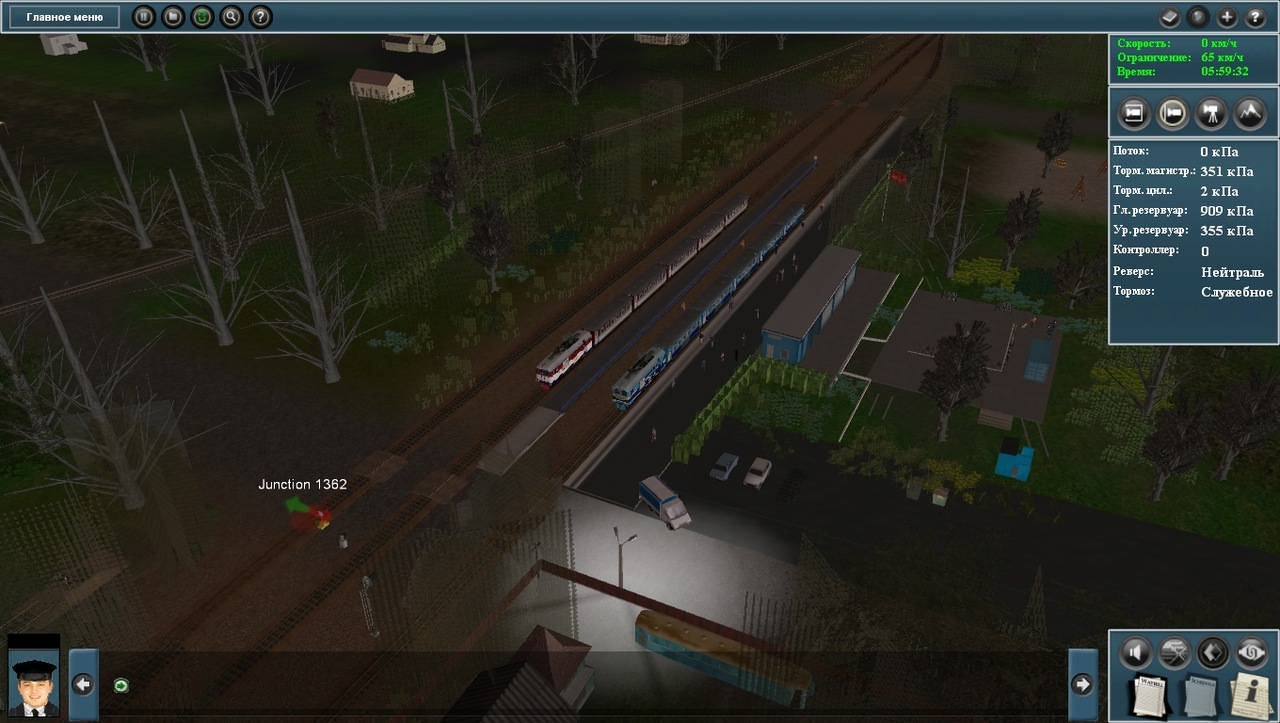The height and width of the screenshot is (723, 1280).
Task: Switch to the cab interior camera view
Action: coord(1134,113)
